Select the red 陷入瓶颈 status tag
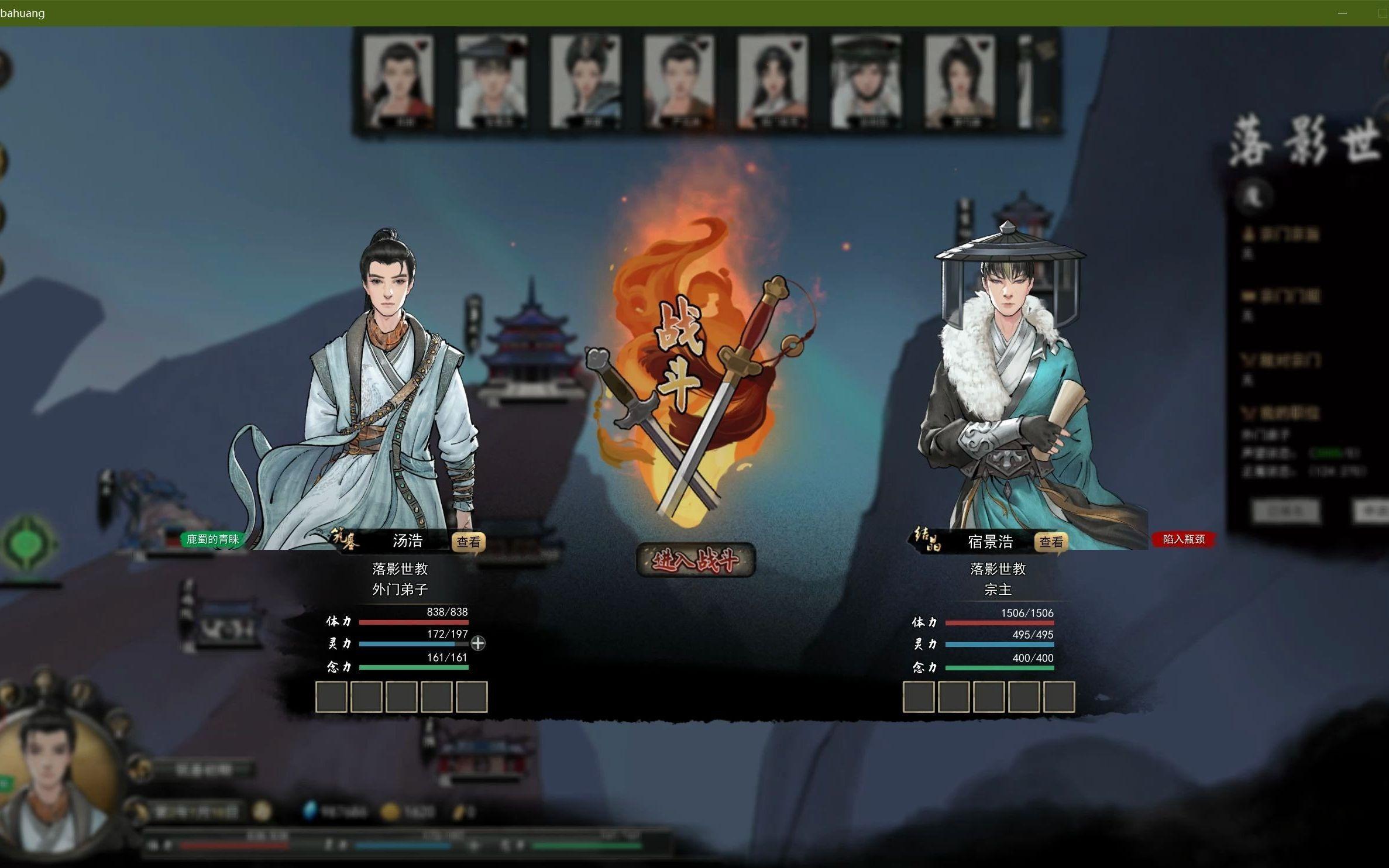 tap(1183, 539)
